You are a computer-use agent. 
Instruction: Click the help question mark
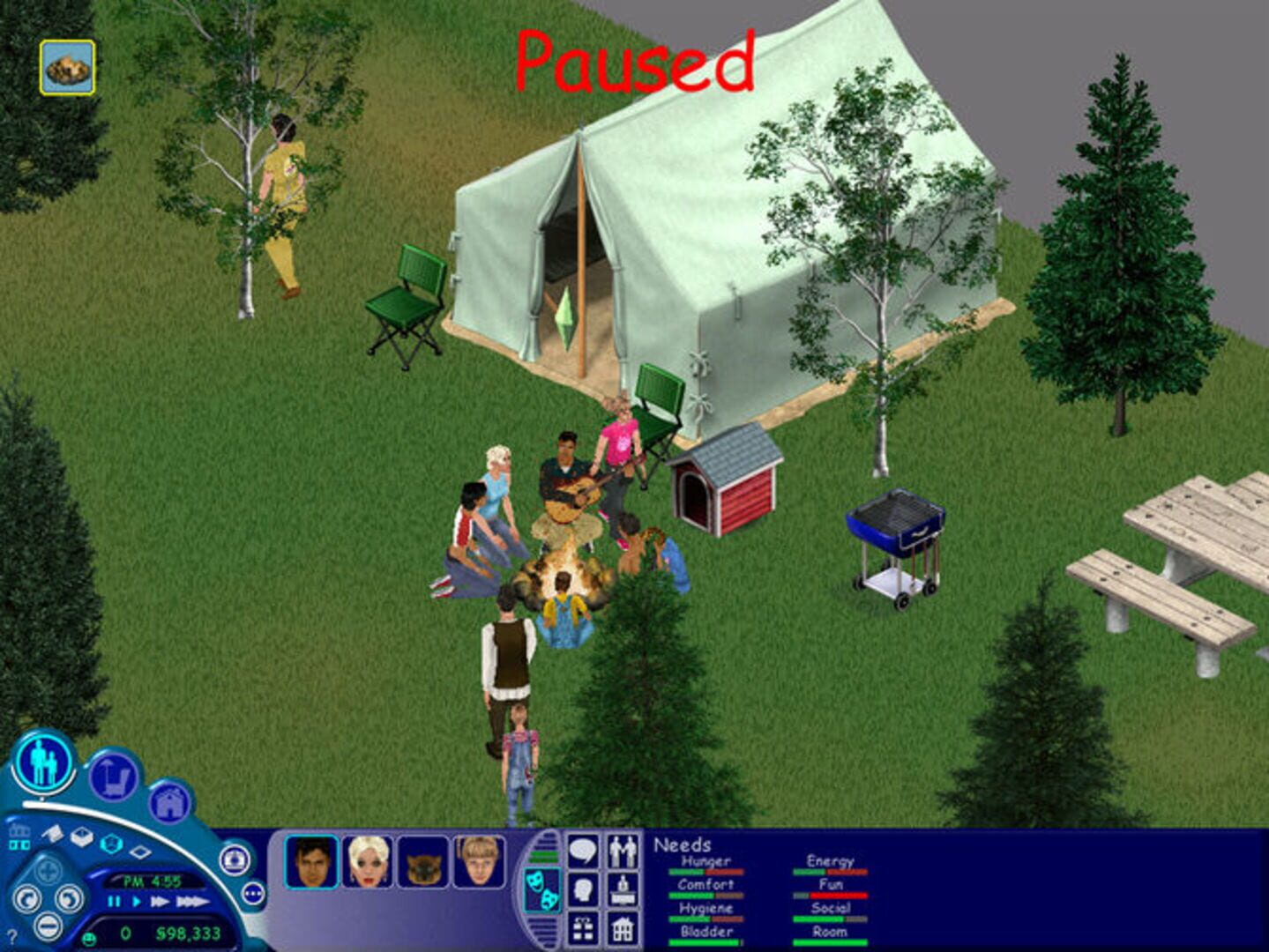click(x=11, y=935)
